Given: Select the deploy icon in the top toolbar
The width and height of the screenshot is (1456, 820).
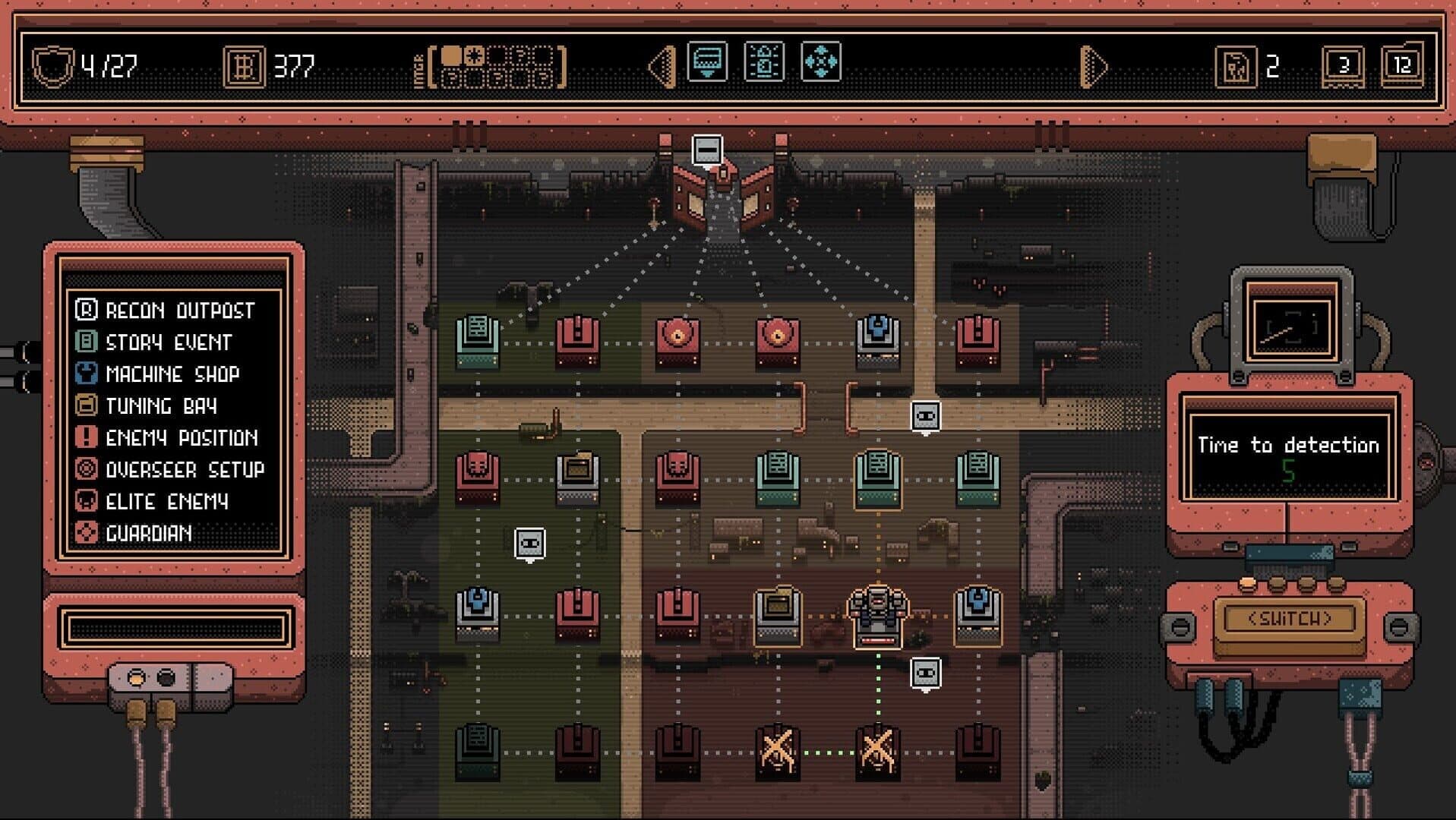Looking at the screenshot, I should click(706, 61).
